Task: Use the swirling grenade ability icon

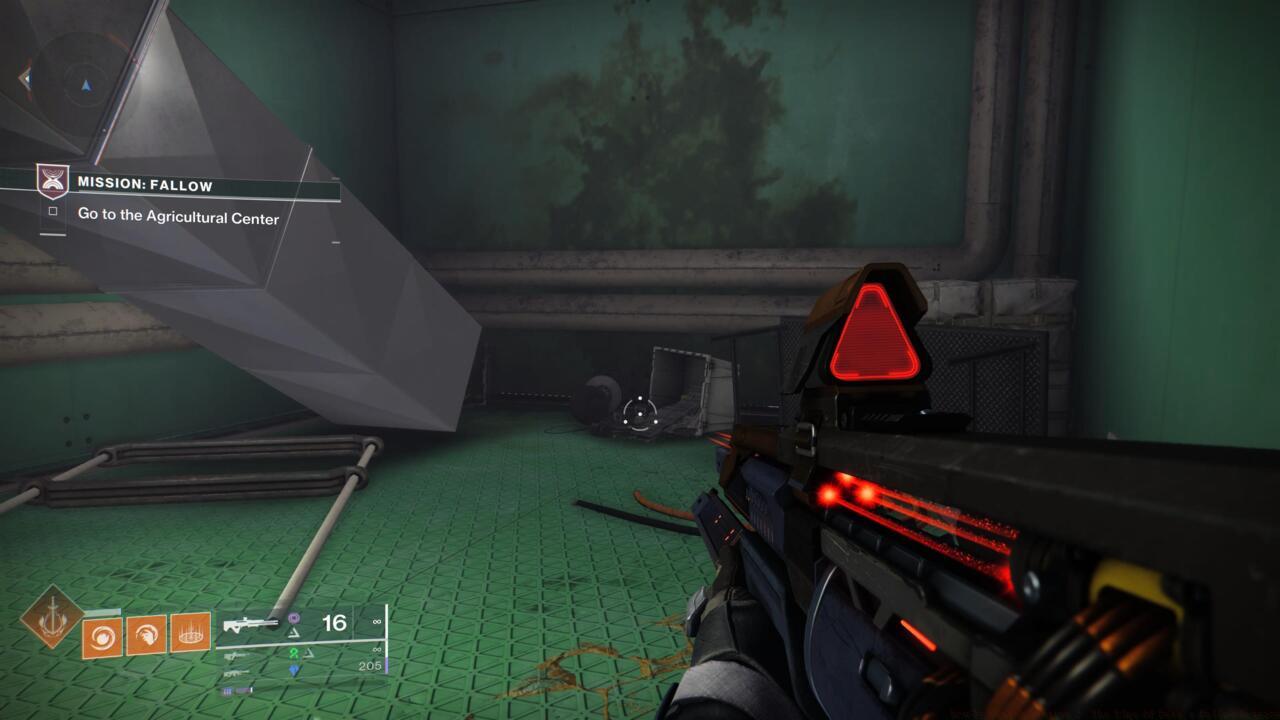Action: pos(103,635)
